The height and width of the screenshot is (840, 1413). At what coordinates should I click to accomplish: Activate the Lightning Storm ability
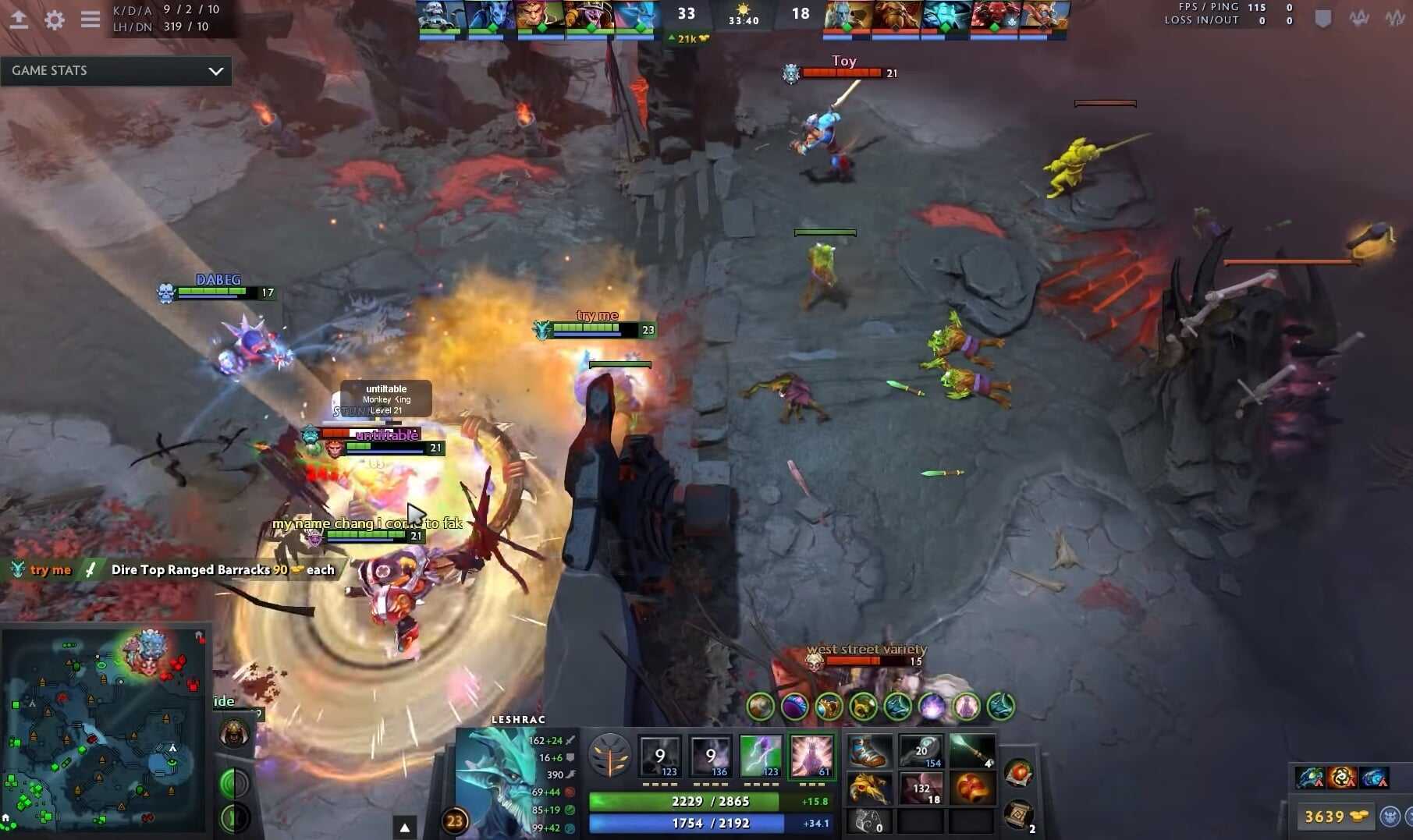click(x=761, y=754)
